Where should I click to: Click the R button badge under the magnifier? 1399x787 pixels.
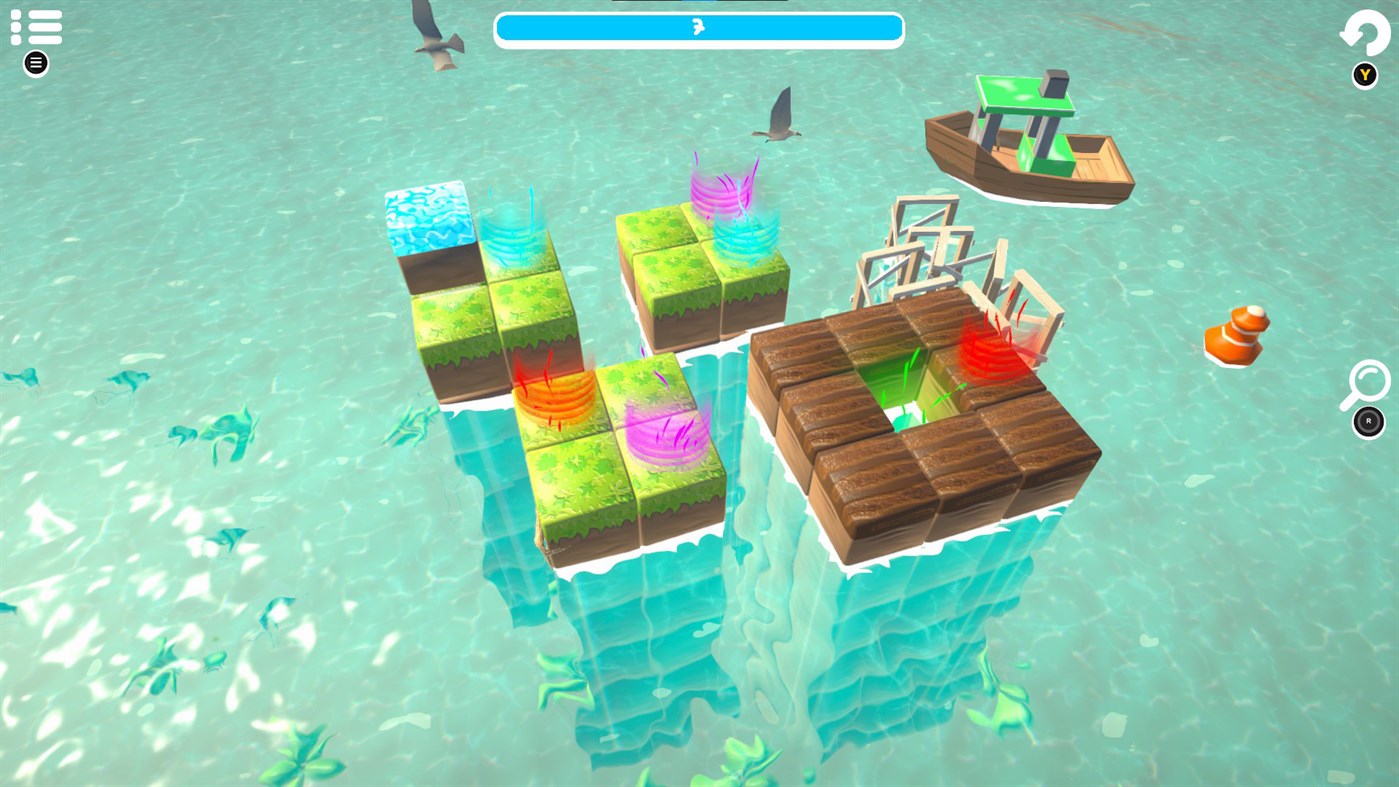click(x=1366, y=421)
